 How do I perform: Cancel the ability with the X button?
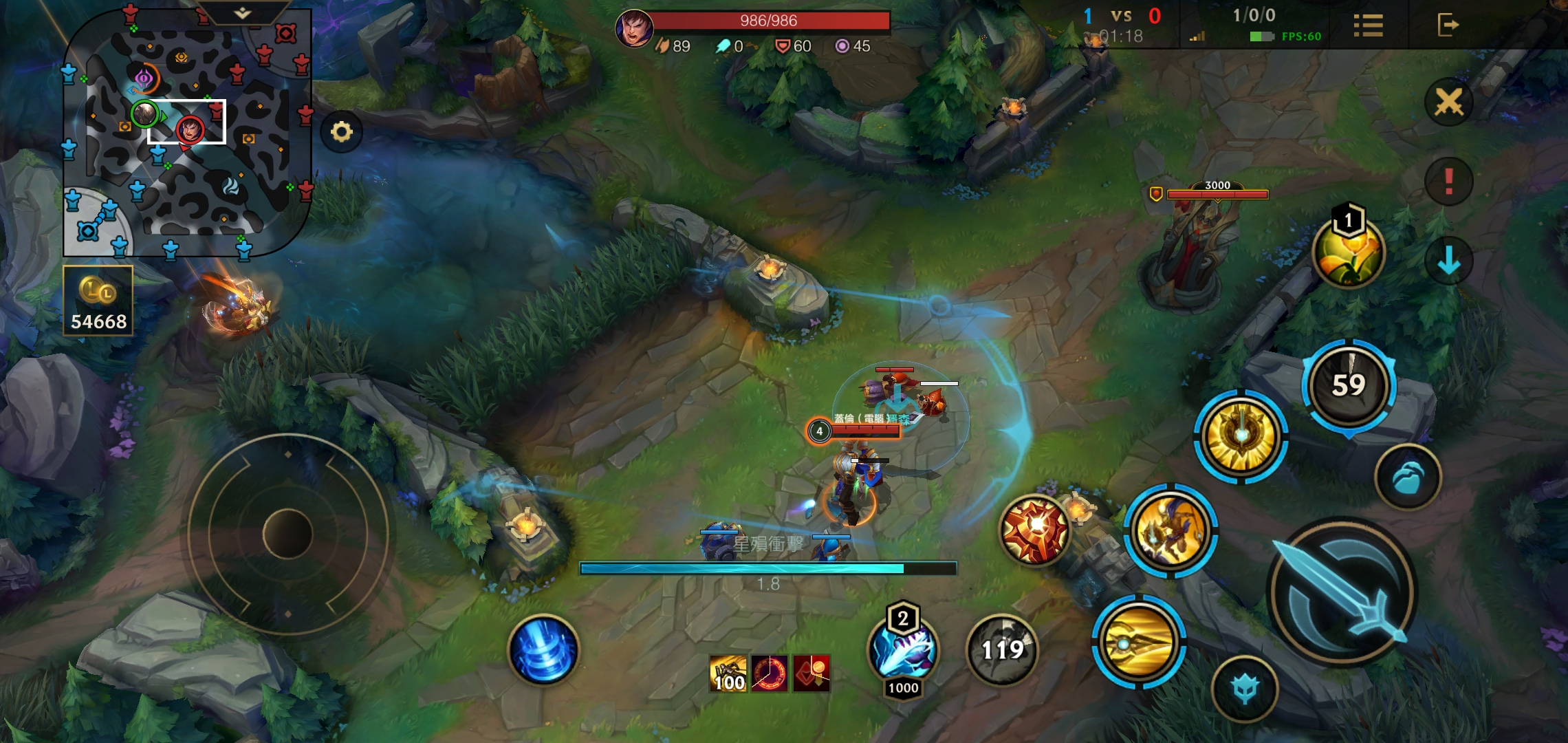[1449, 103]
